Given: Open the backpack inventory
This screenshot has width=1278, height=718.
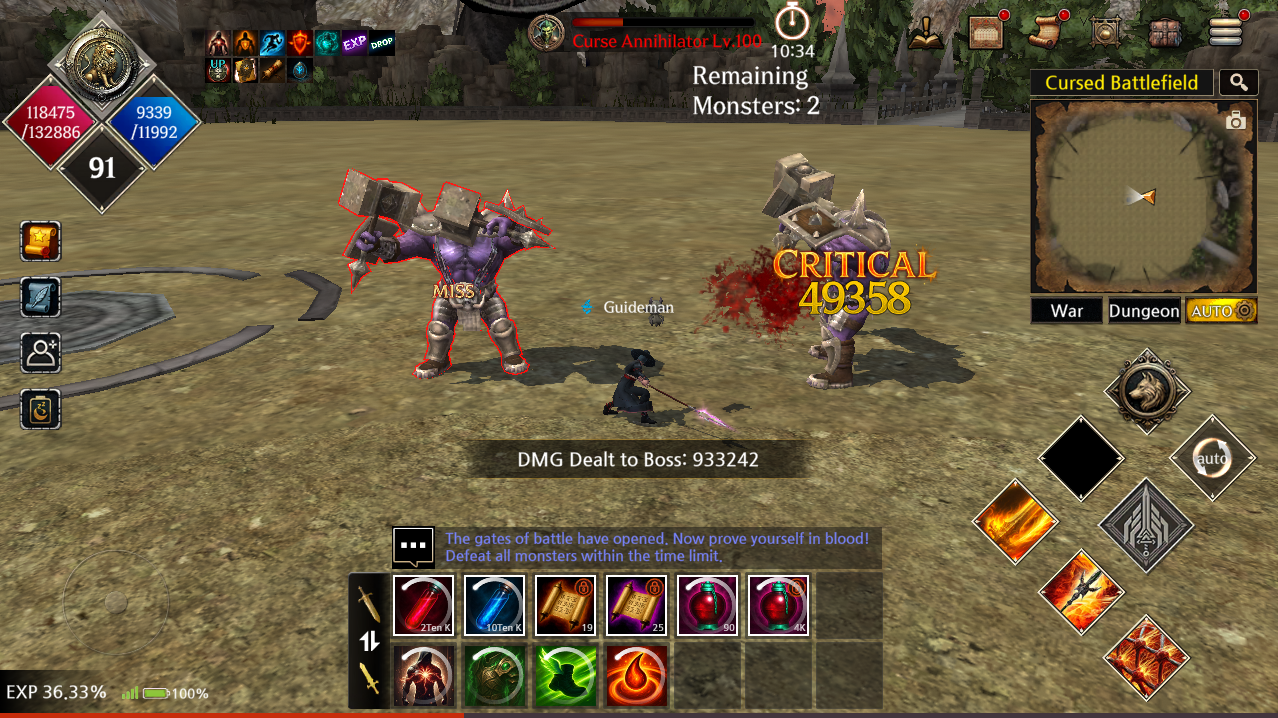Looking at the screenshot, I should [1165, 33].
